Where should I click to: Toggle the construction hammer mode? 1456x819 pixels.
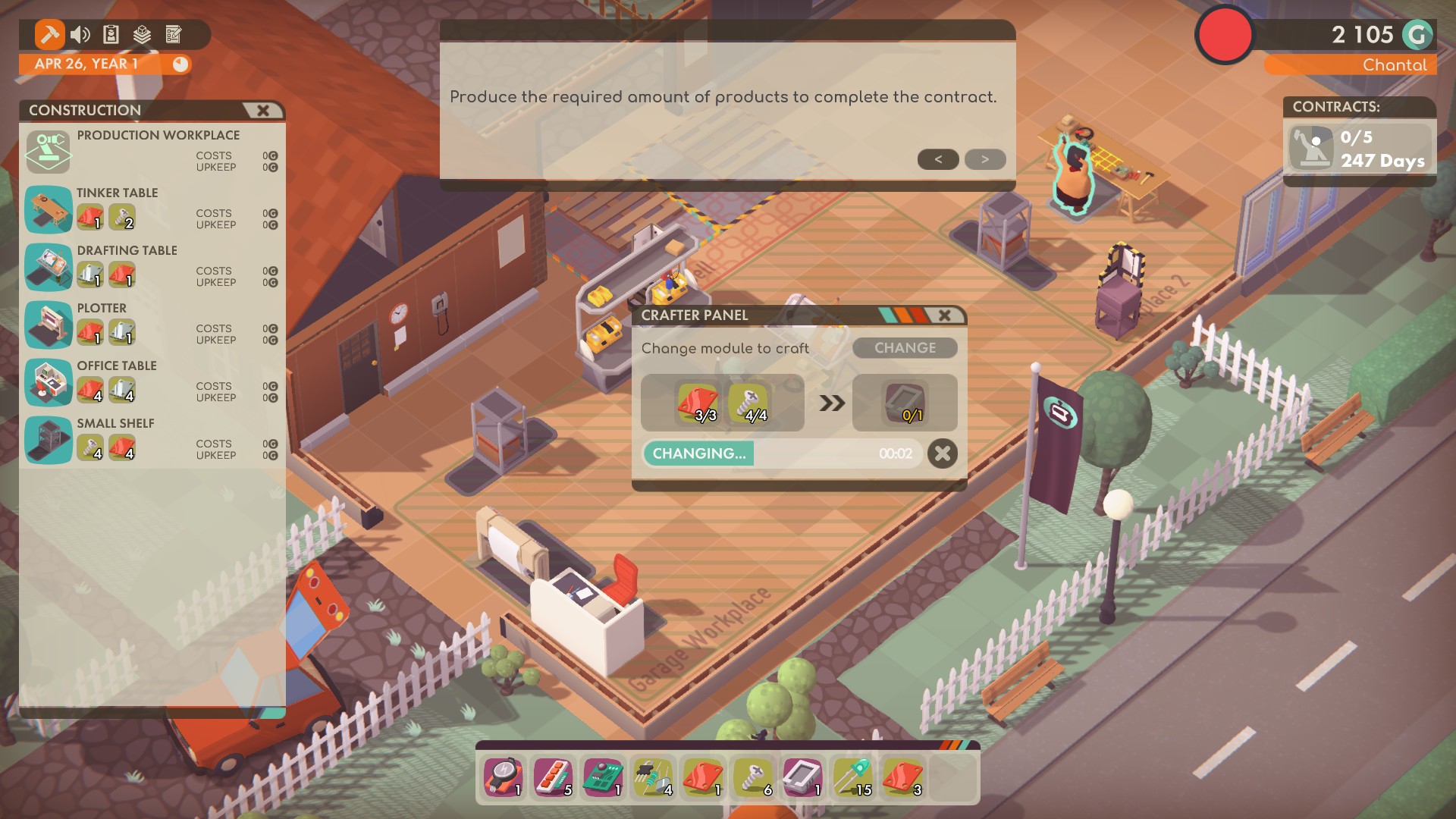click(50, 34)
